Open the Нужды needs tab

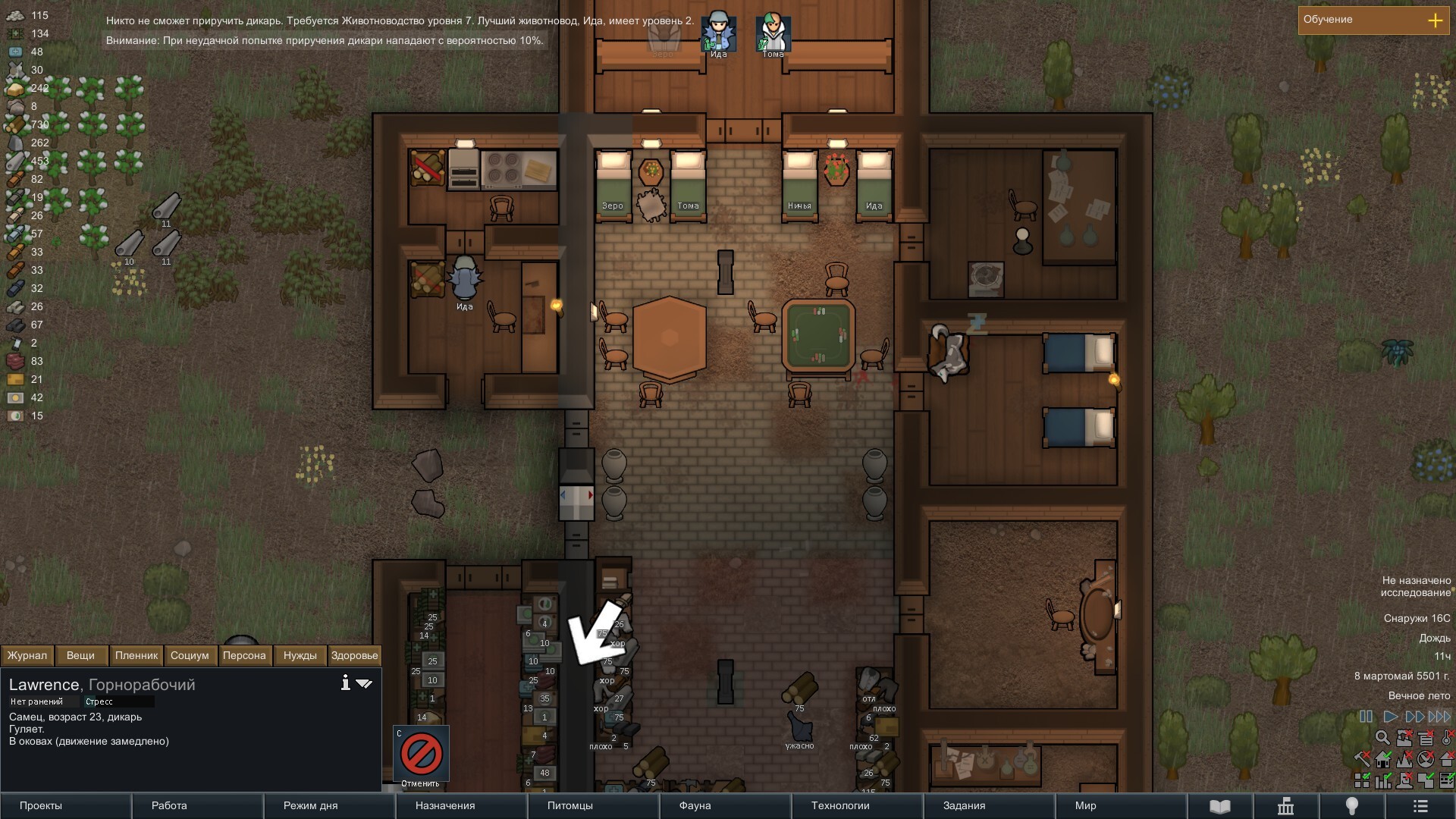click(x=300, y=655)
